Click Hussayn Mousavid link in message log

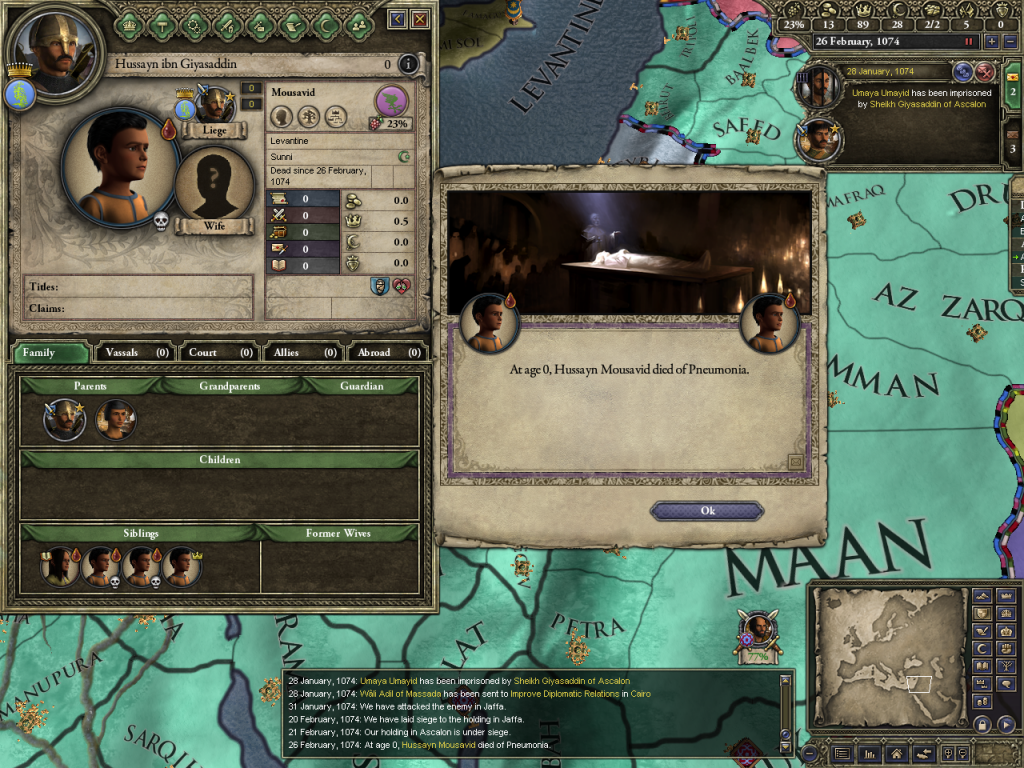pyautogui.click(x=436, y=745)
